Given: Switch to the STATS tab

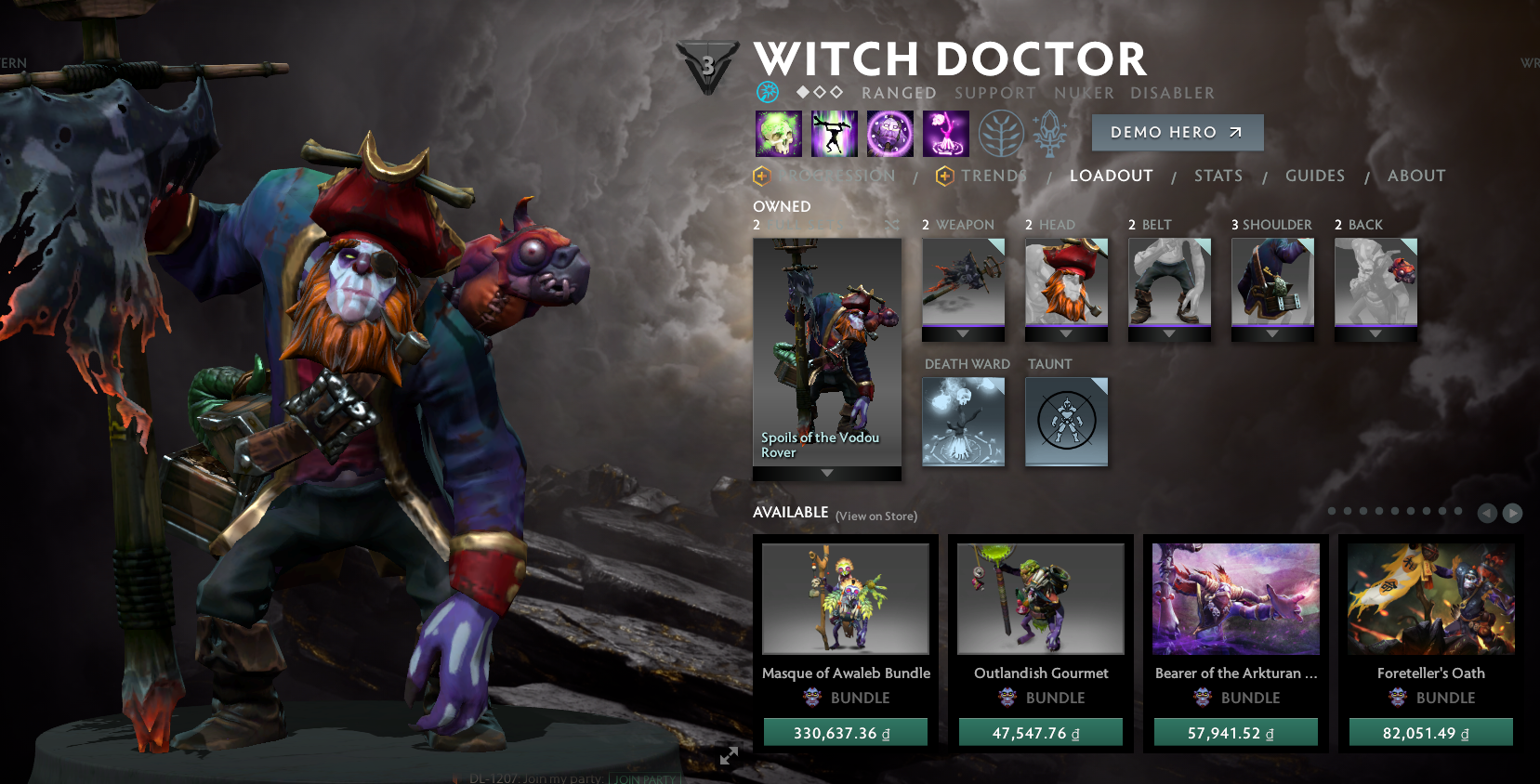Looking at the screenshot, I should (1218, 176).
